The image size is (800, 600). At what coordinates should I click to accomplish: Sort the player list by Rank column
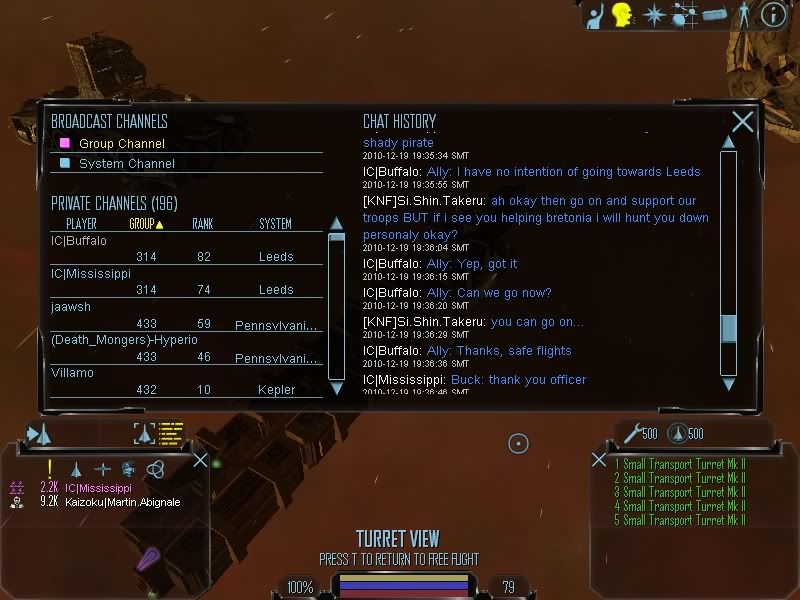click(x=203, y=224)
